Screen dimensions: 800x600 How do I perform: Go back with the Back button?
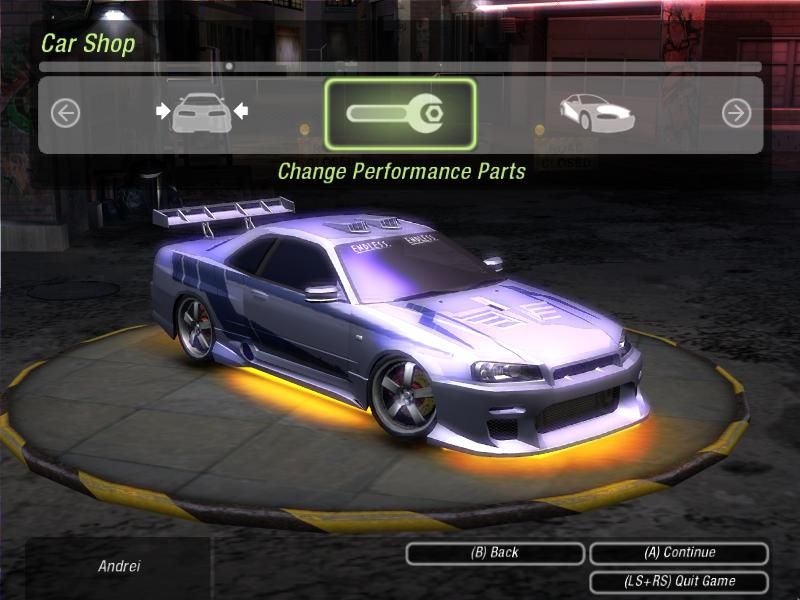pyautogui.click(x=494, y=553)
